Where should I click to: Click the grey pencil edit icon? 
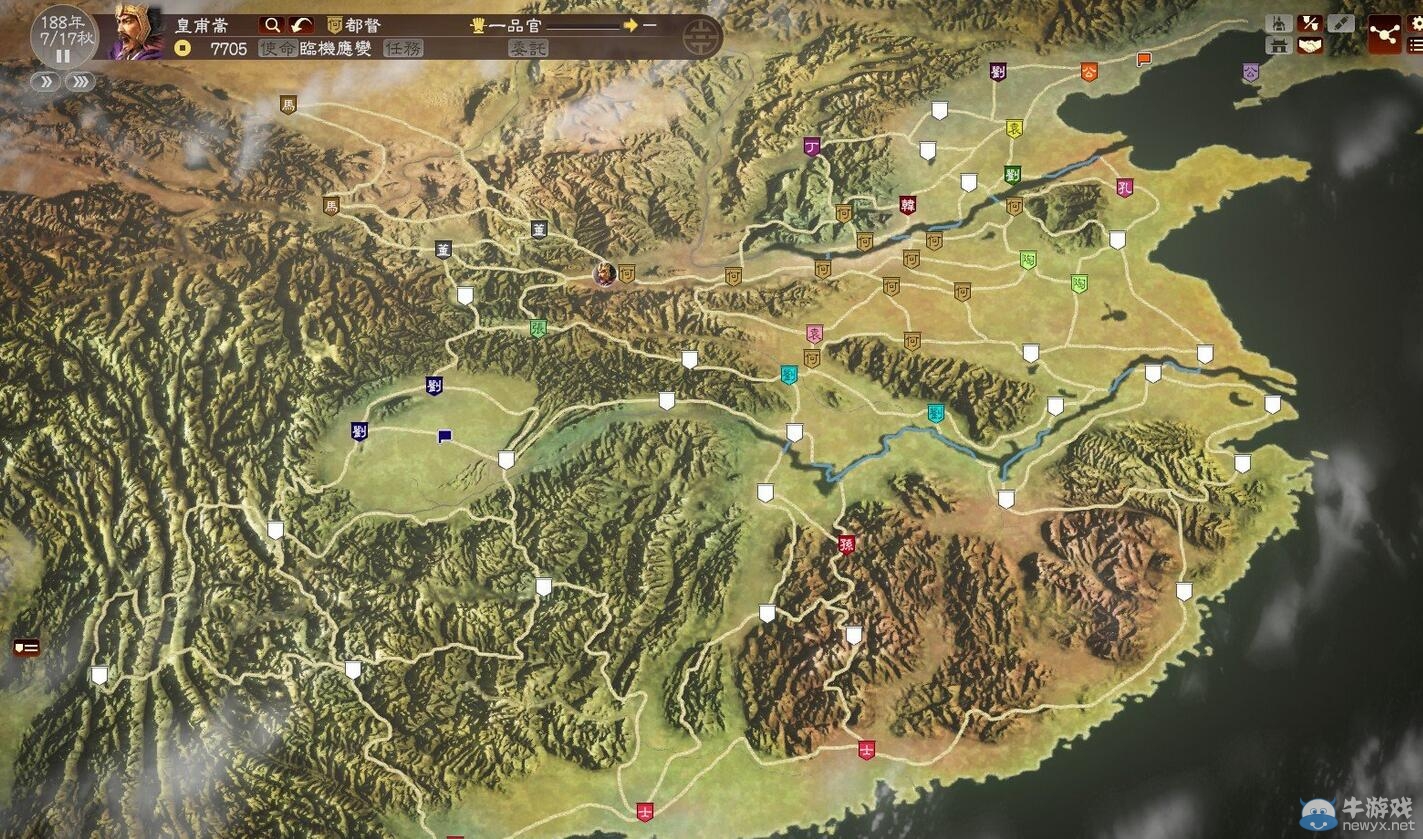pos(1341,23)
